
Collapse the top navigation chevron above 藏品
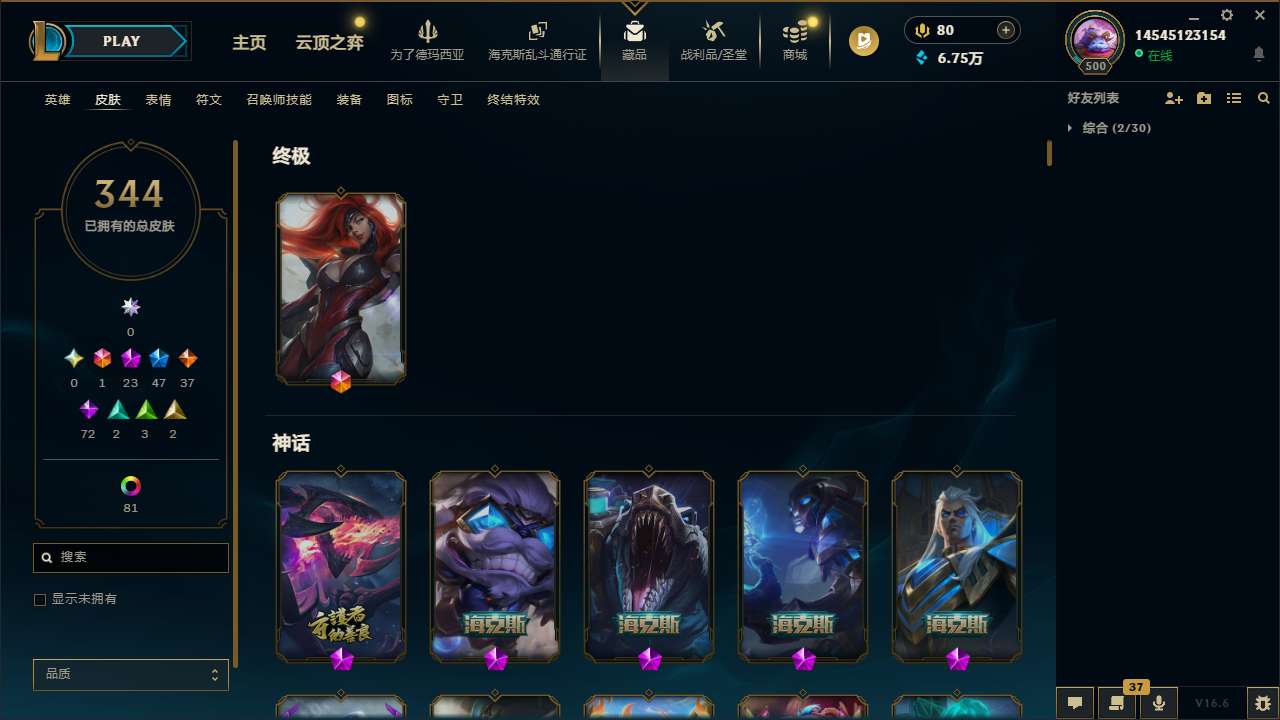tap(634, 5)
